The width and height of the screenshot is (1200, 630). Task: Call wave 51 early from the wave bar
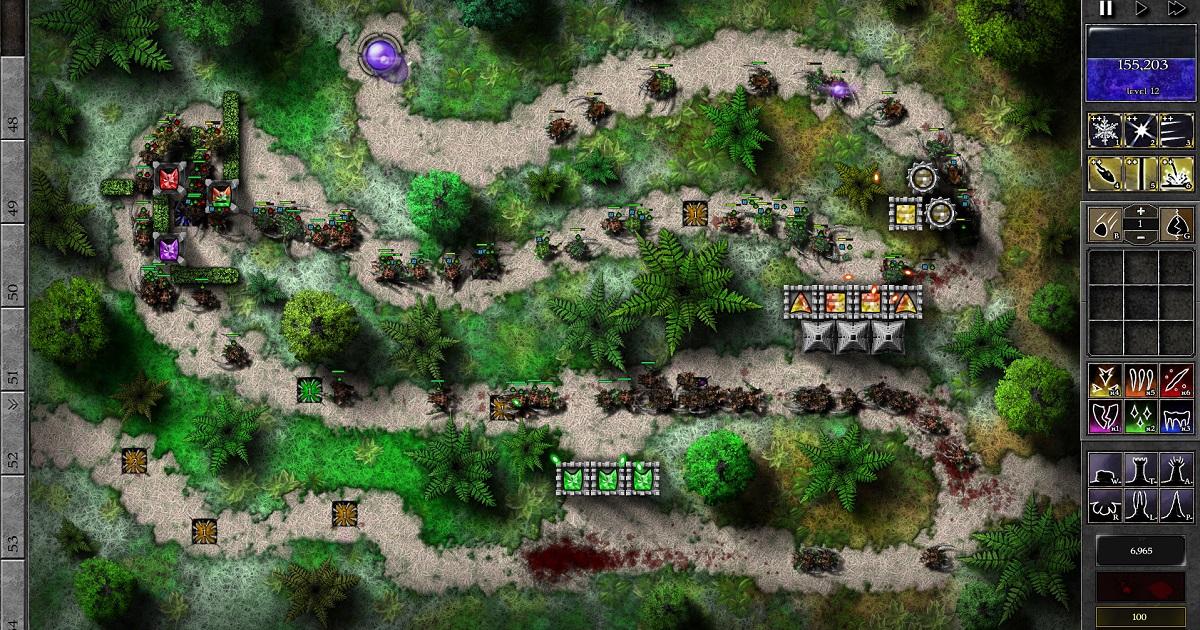(x=13, y=378)
